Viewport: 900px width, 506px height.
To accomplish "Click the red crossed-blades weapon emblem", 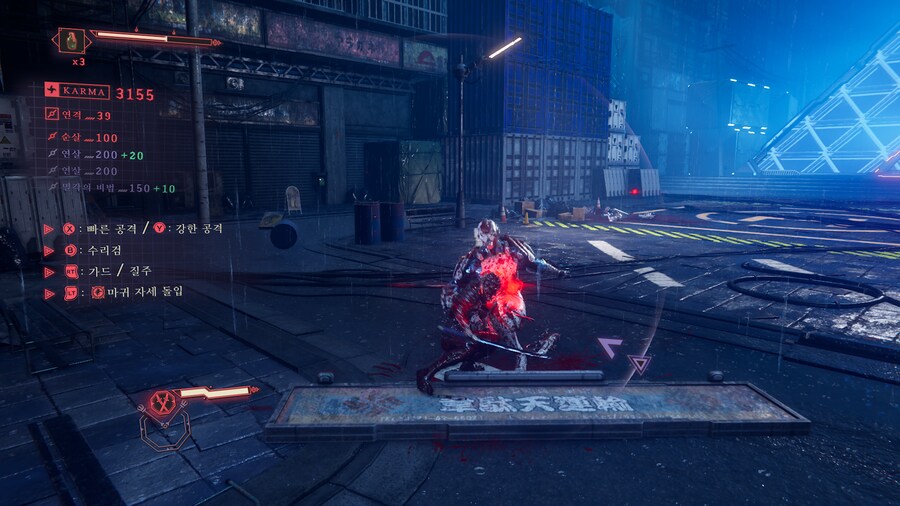I will coord(160,404).
